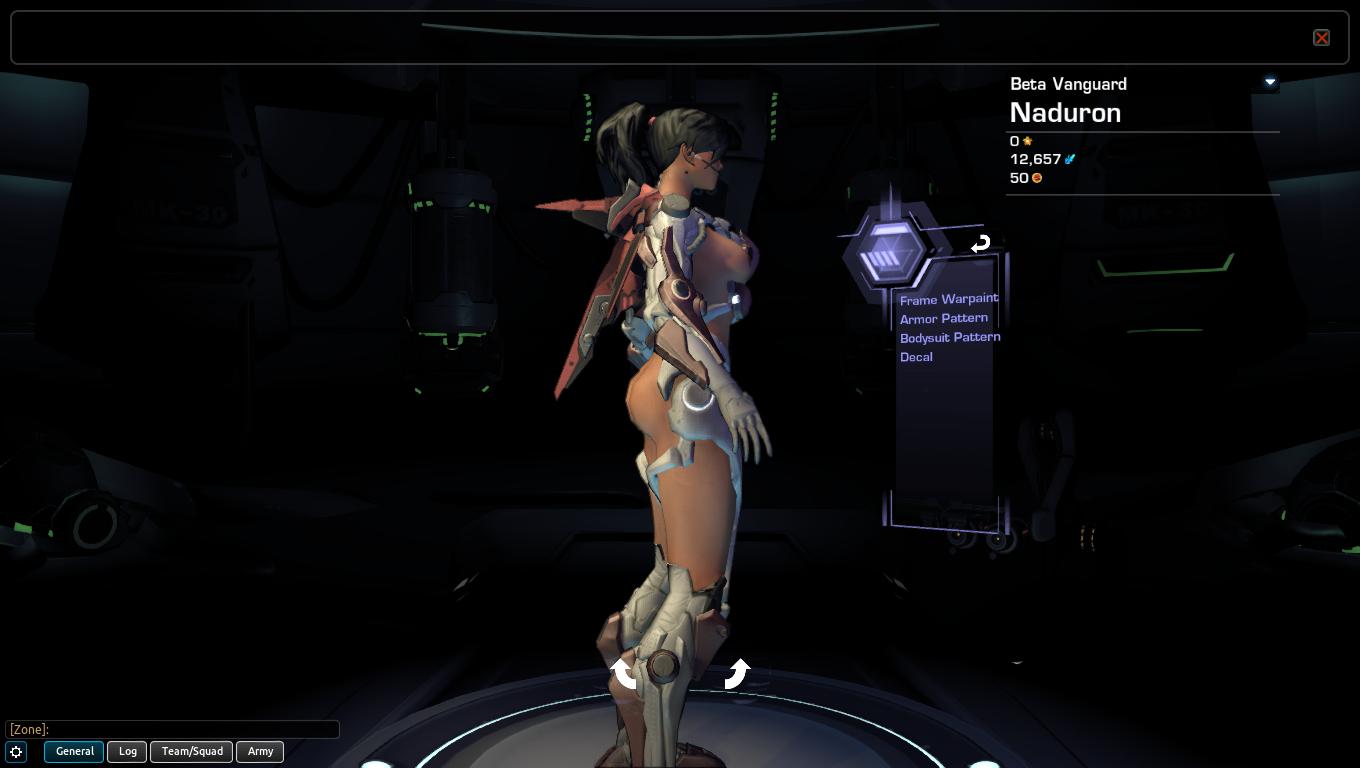Click the hexagonal paint category icon

[885, 254]
